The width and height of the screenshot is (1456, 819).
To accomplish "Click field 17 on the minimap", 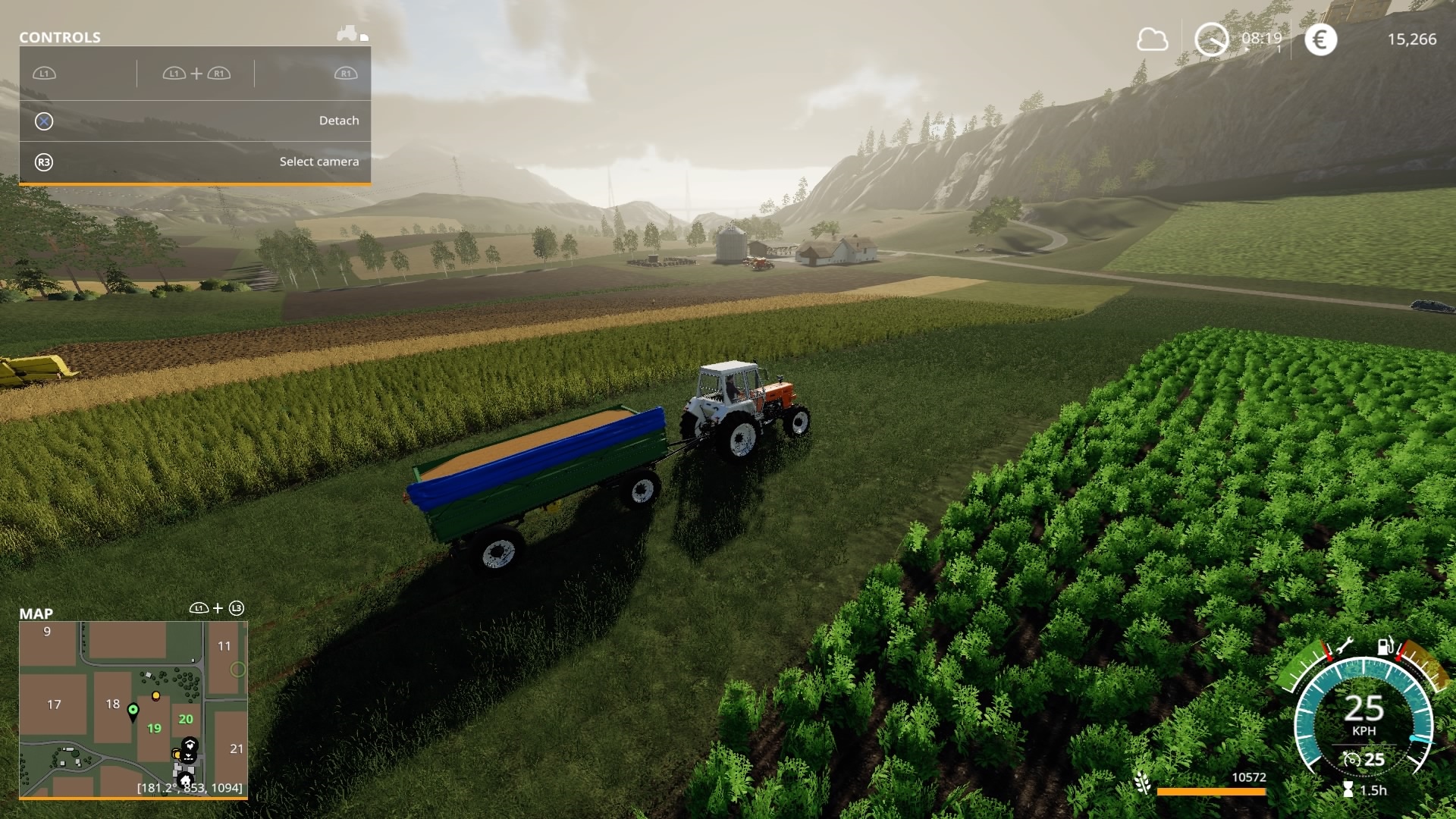I will point(54,704).
